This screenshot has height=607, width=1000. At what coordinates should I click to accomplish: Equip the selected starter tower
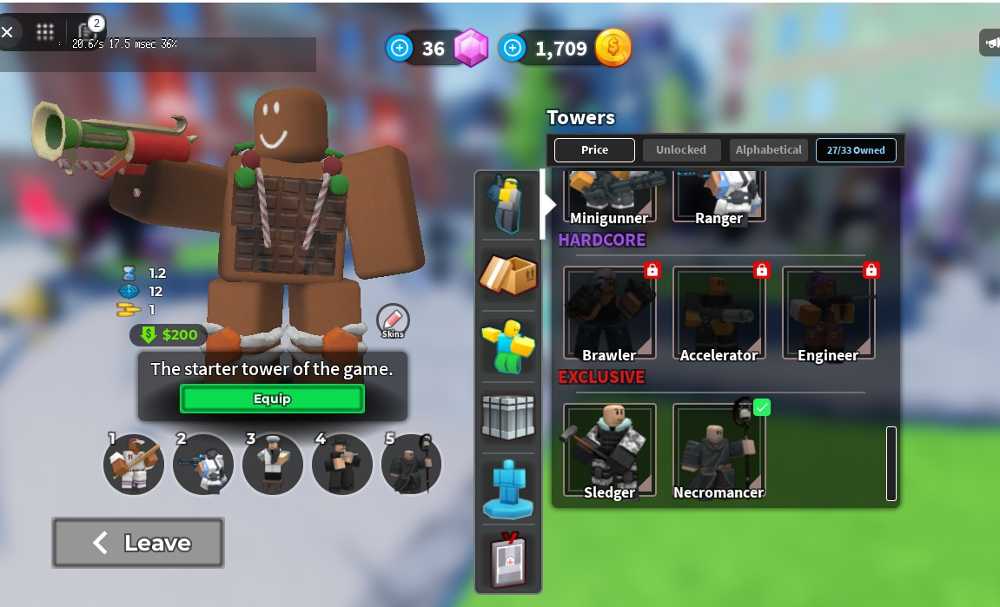(x=272, y=399)
